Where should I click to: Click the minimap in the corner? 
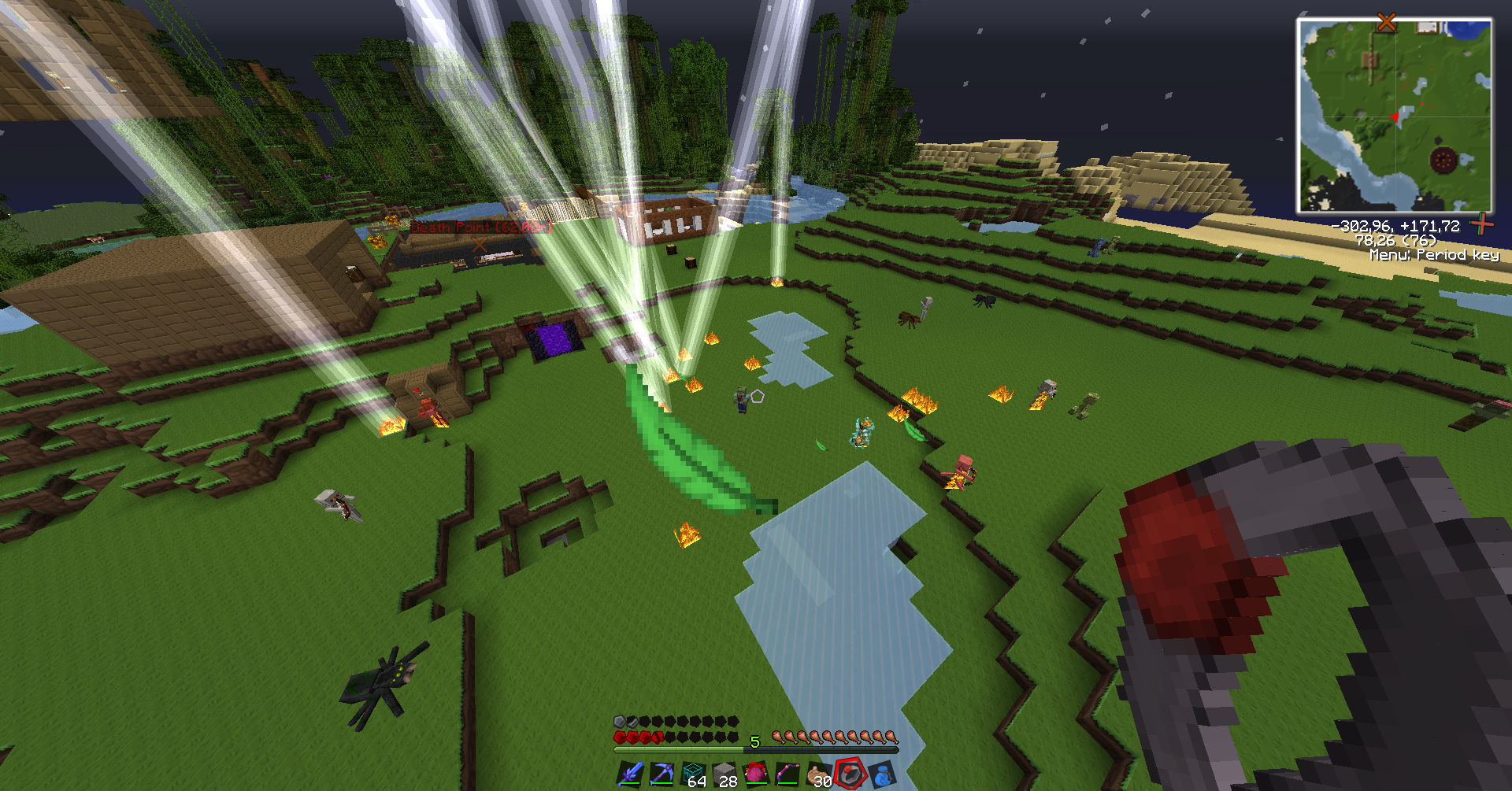point(1395,116)
